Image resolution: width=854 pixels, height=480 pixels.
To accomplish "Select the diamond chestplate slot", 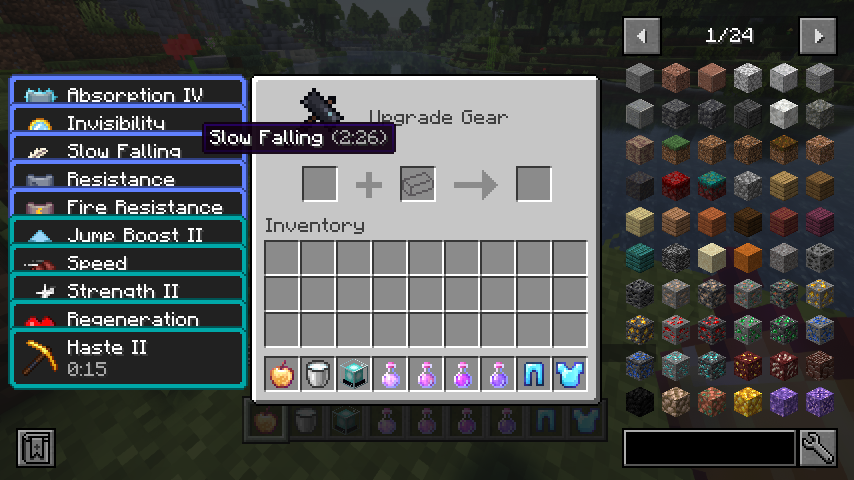I will pos(570,375).
